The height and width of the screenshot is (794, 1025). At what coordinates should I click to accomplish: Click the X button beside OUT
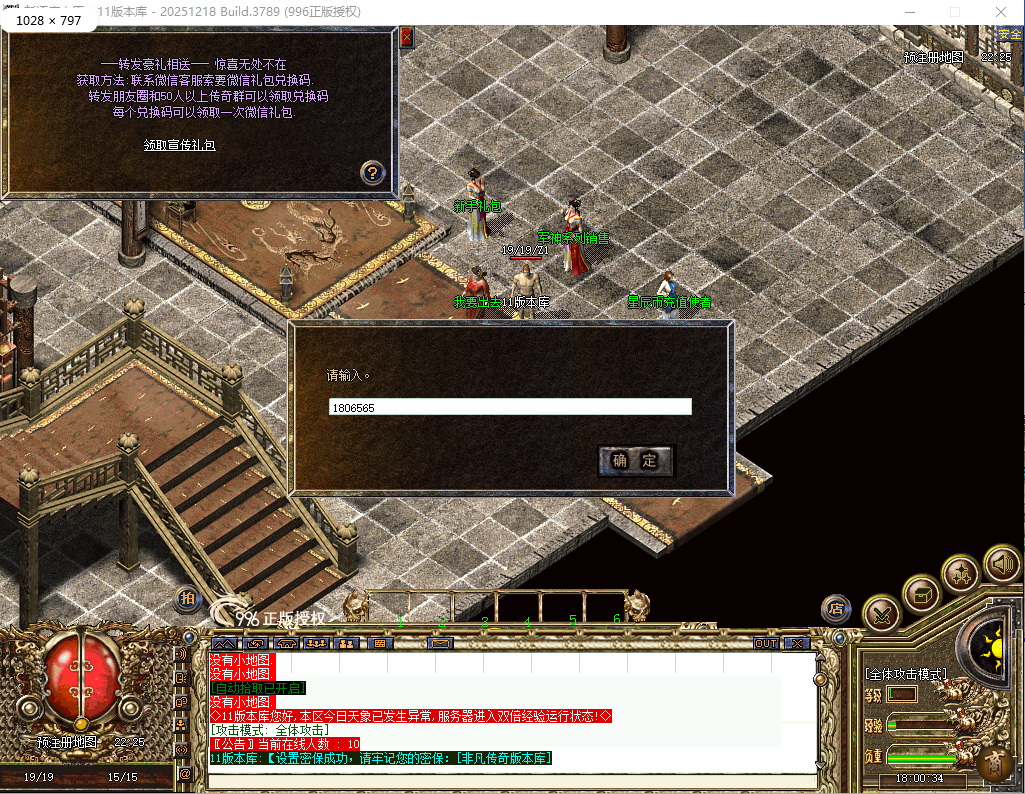click(x=797, y=643)
